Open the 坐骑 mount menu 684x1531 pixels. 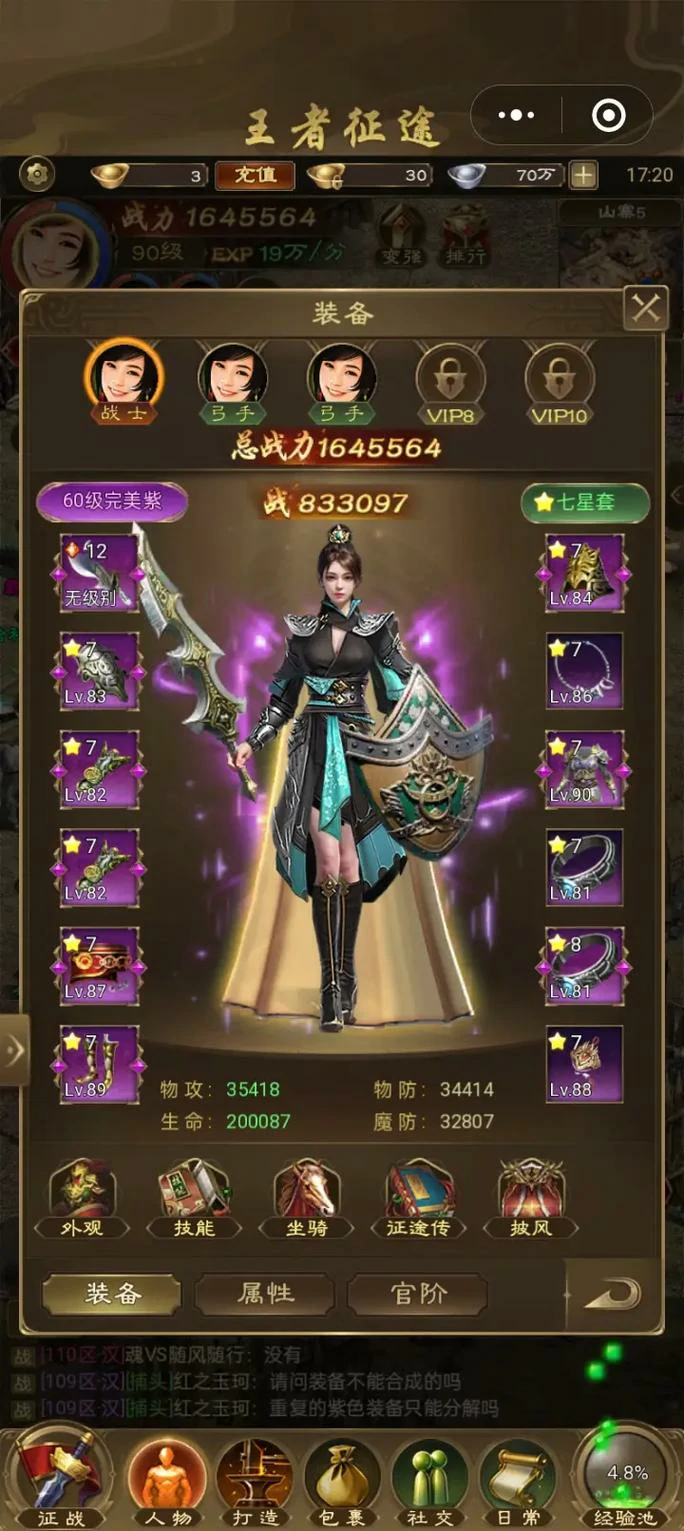click(x=307, y=1199)
